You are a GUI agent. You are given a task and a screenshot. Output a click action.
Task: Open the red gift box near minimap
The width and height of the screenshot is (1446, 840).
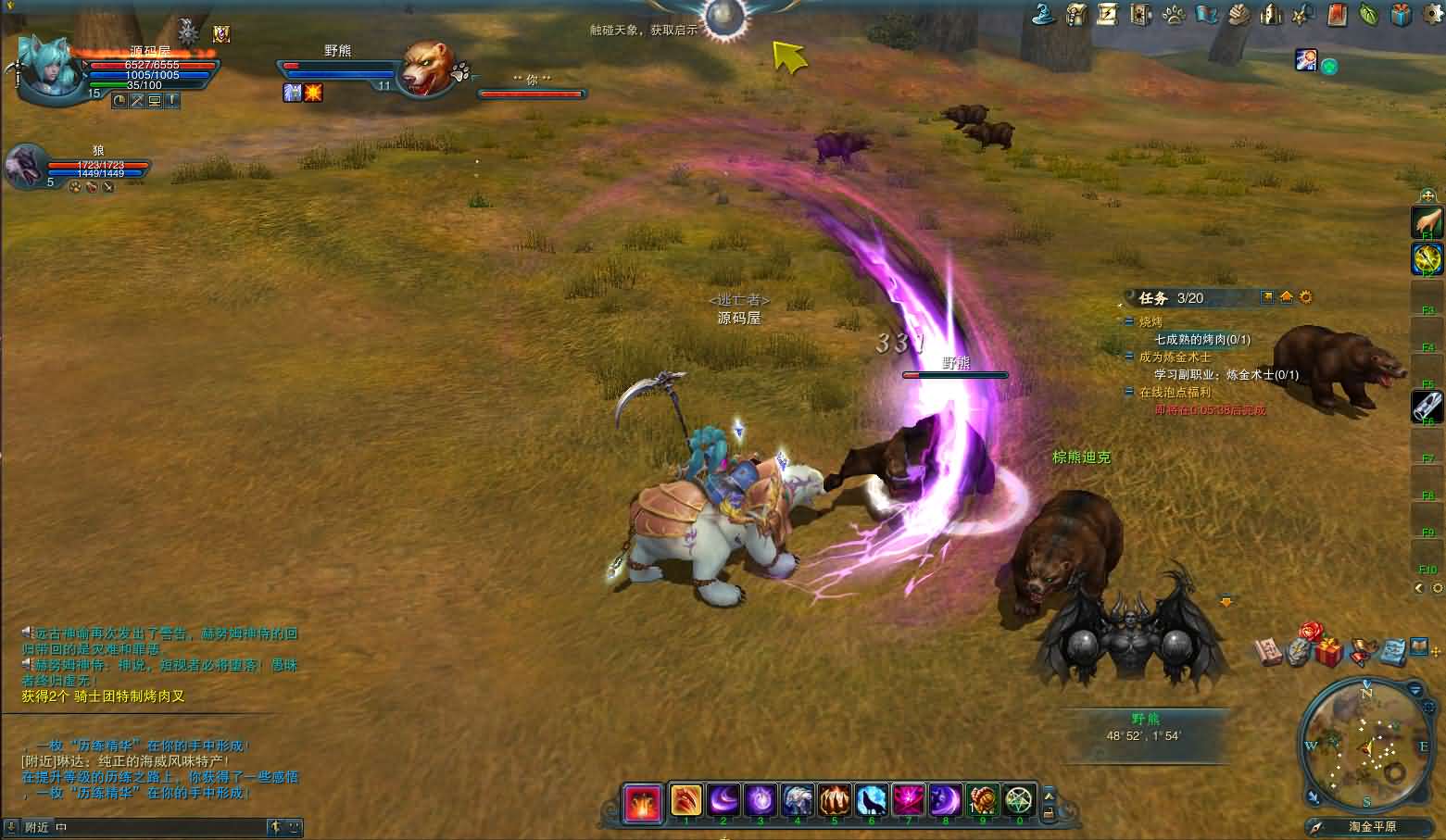(1329, 652)
